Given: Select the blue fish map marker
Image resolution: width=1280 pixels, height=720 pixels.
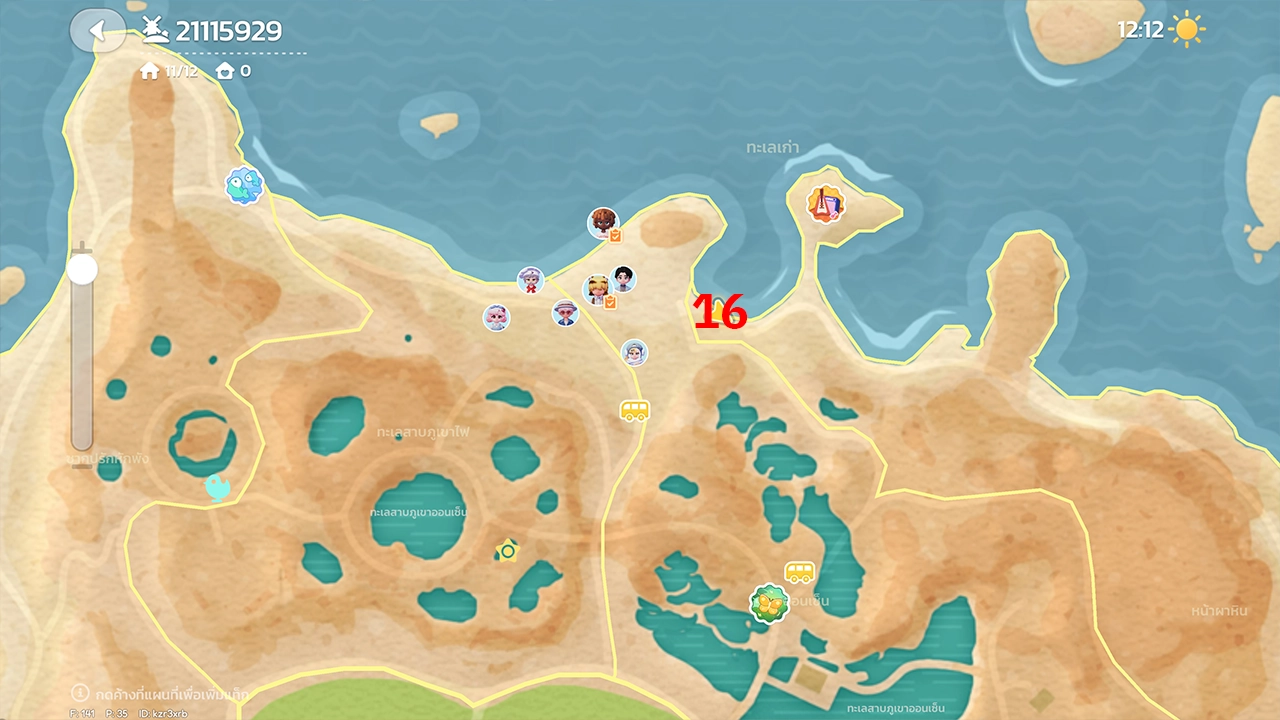Looking at the screenshot, I should point(243,186).
